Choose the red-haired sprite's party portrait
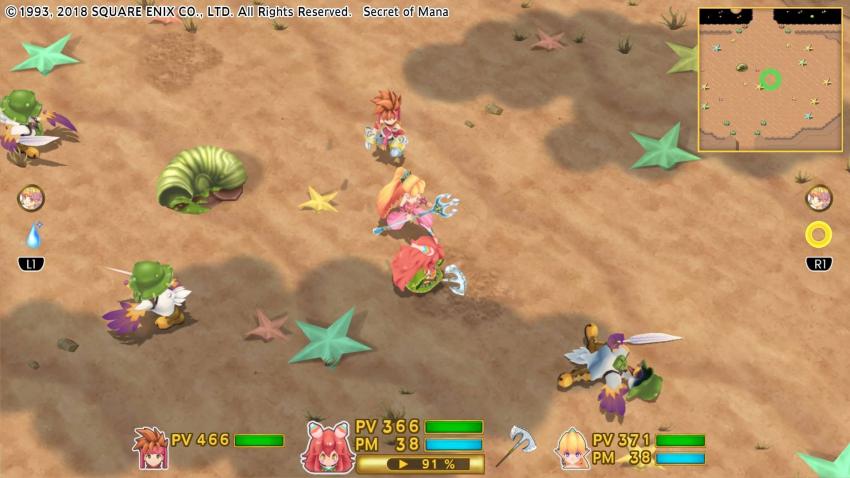The image size is (850, 478). [327, 446]
